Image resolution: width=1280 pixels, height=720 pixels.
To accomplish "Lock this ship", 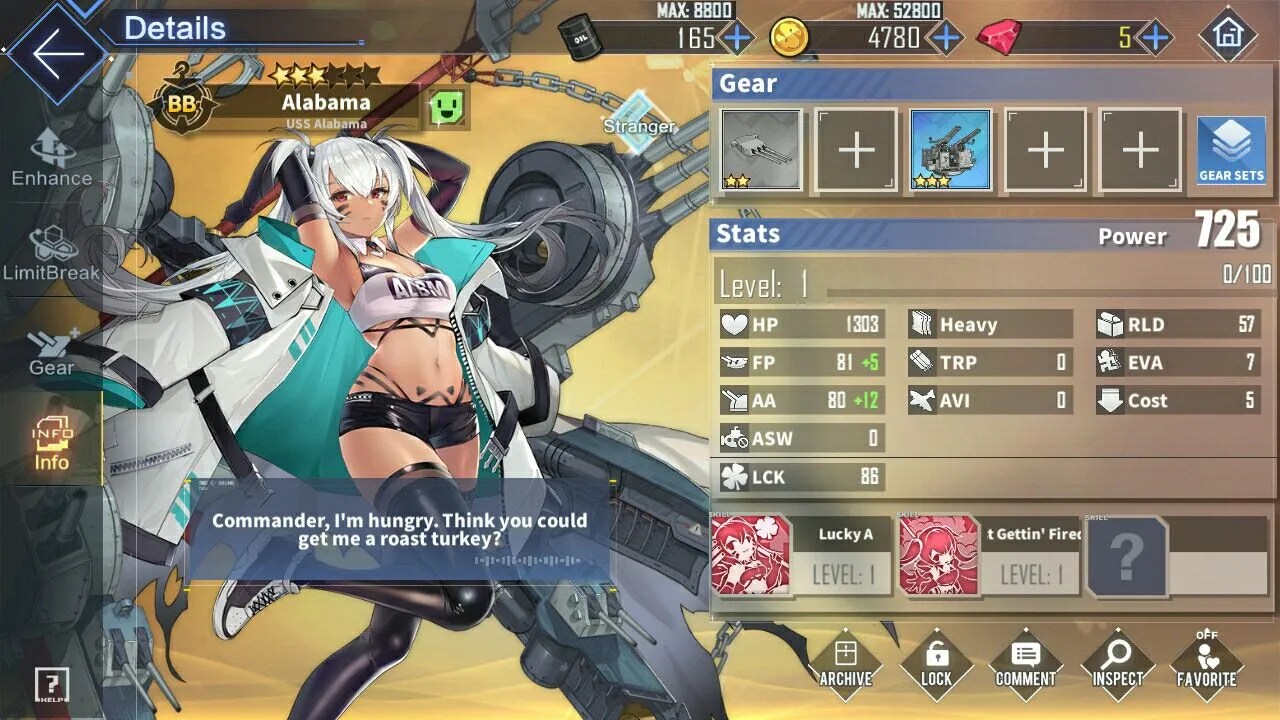I will pos(936,664).
